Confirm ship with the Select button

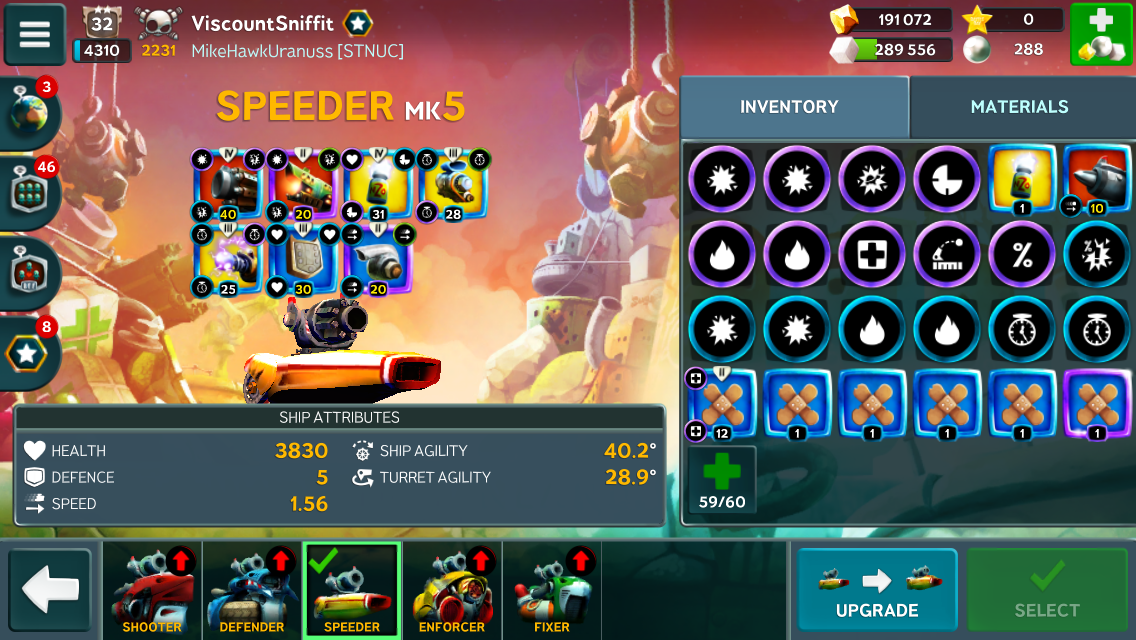1047,591
